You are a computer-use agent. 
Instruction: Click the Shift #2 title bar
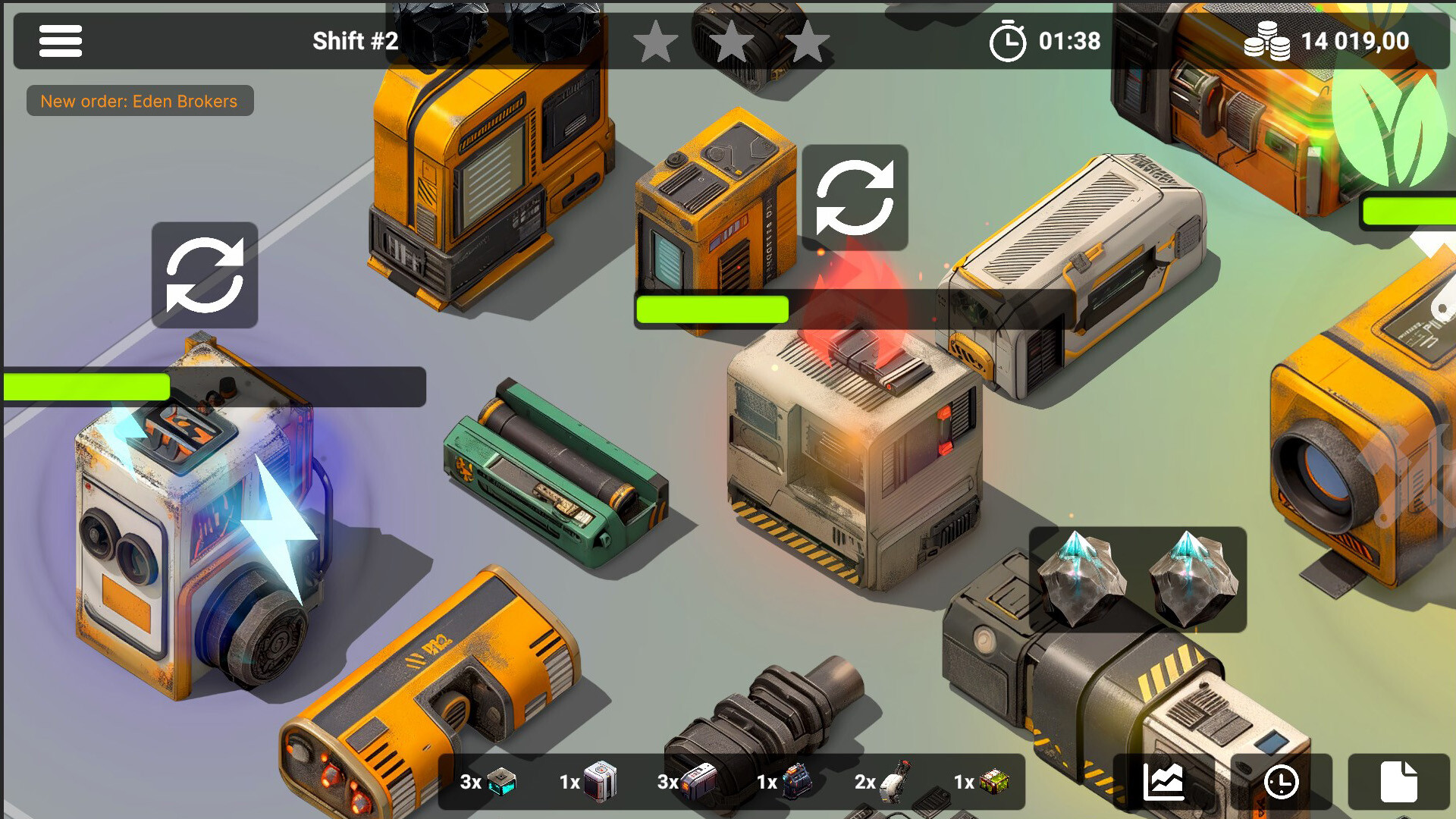pyautogui.click(x=356, y=42)
